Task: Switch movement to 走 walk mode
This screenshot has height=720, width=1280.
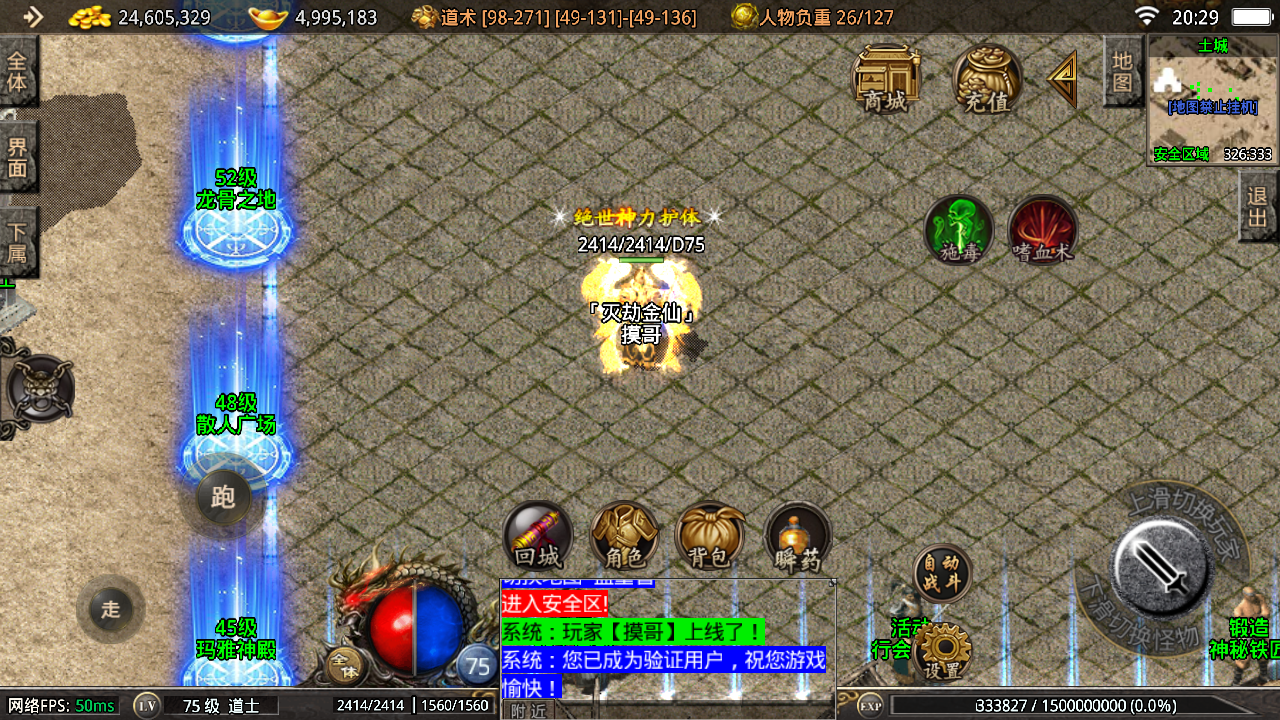Action: (110, 608)
